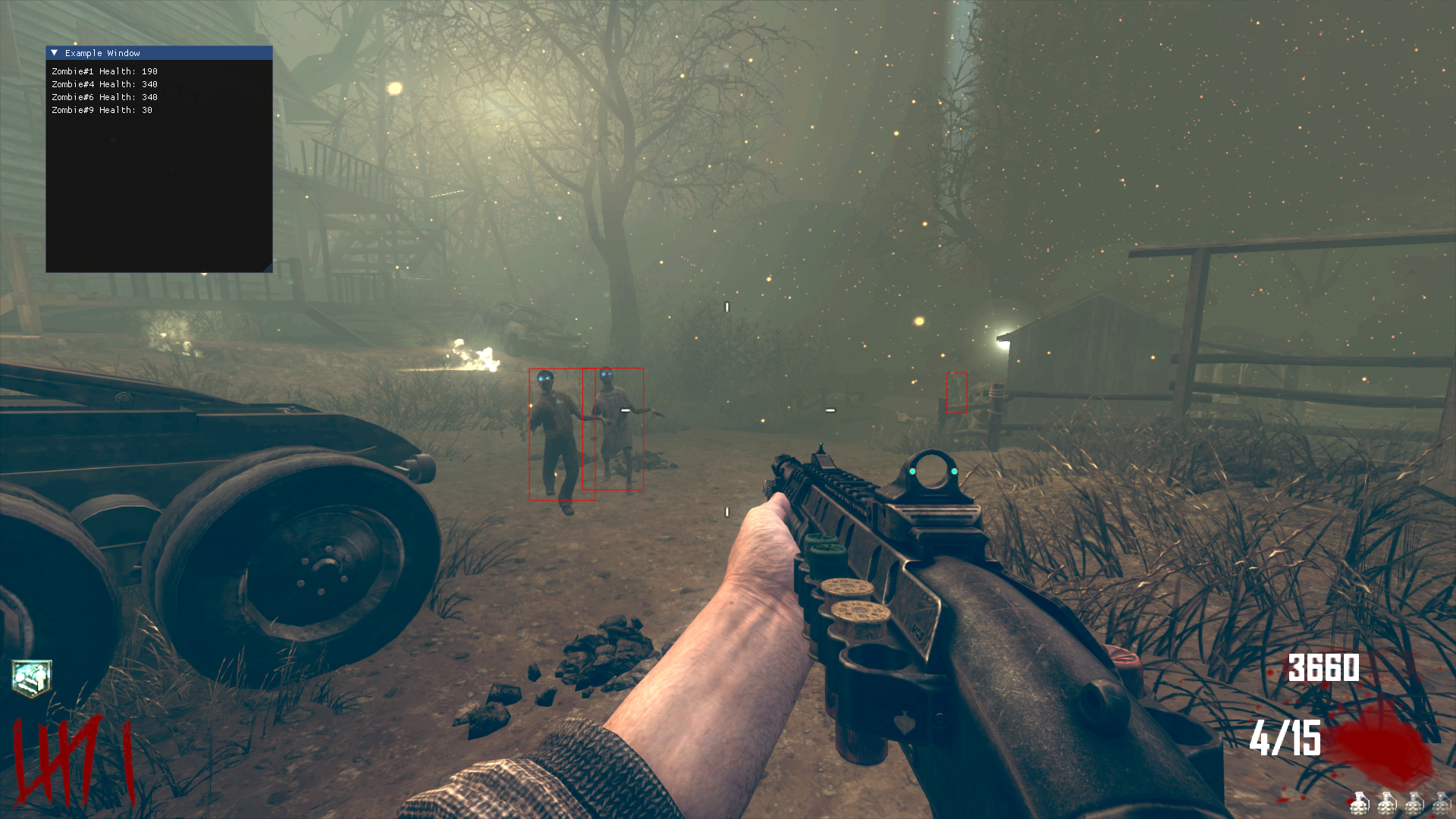This screenshot has height=819, width=1456.
Task: Expand the Zombie#1 Health entry
Action: pos(104,70)
